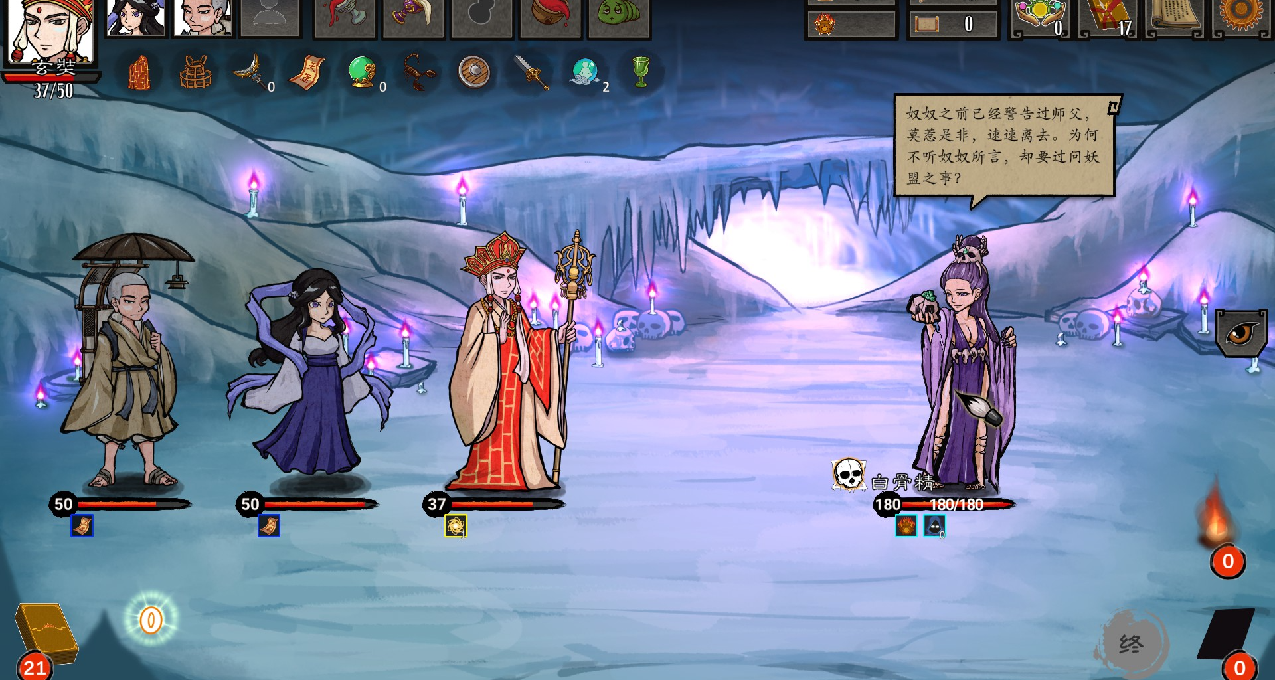Open the paper scroll log
The width and height of the screenshot is (1275, 680).
pos(1176,15)
